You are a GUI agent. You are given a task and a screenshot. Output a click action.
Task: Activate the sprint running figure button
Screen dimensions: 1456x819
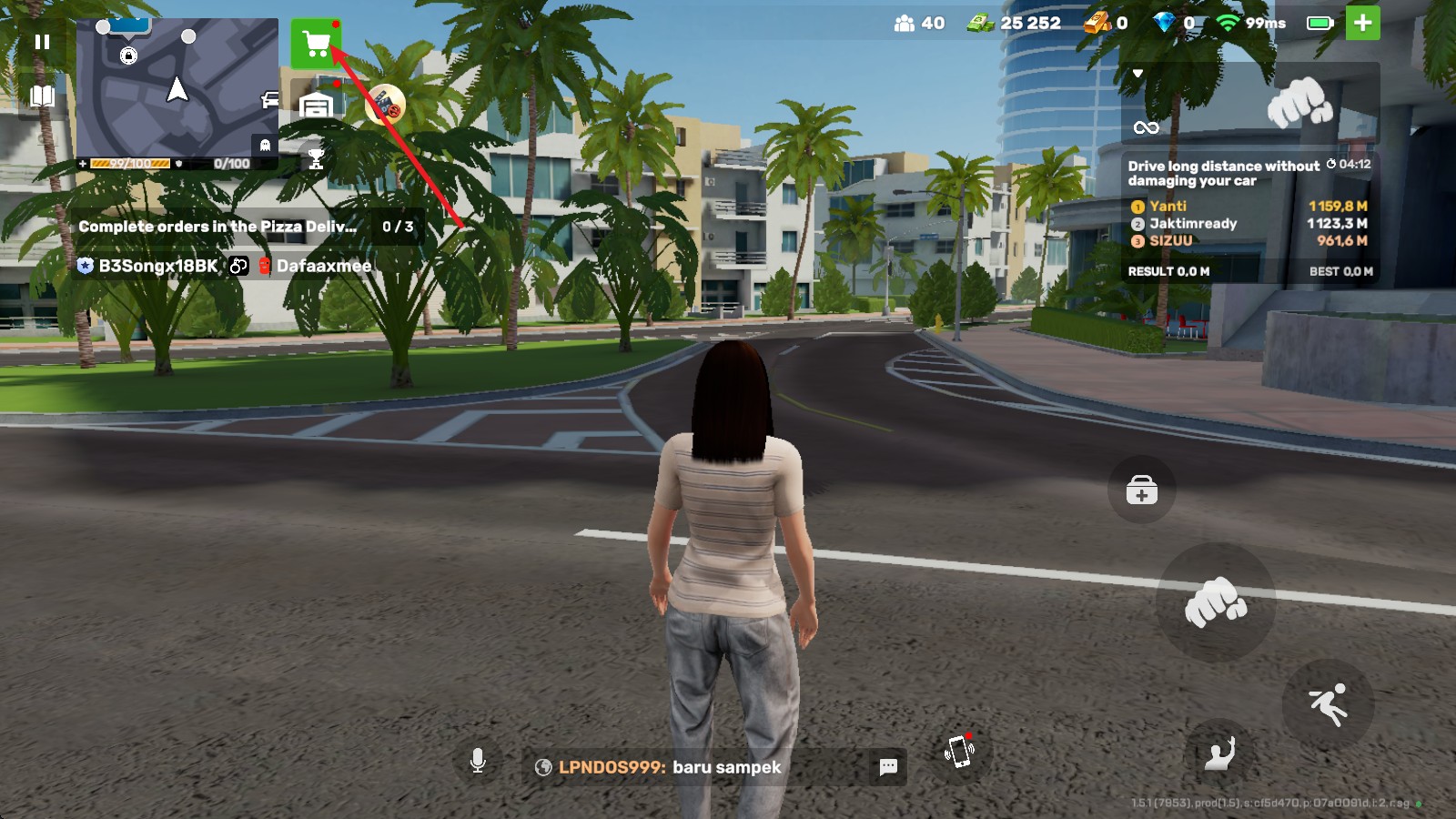tap(1327, 704)
